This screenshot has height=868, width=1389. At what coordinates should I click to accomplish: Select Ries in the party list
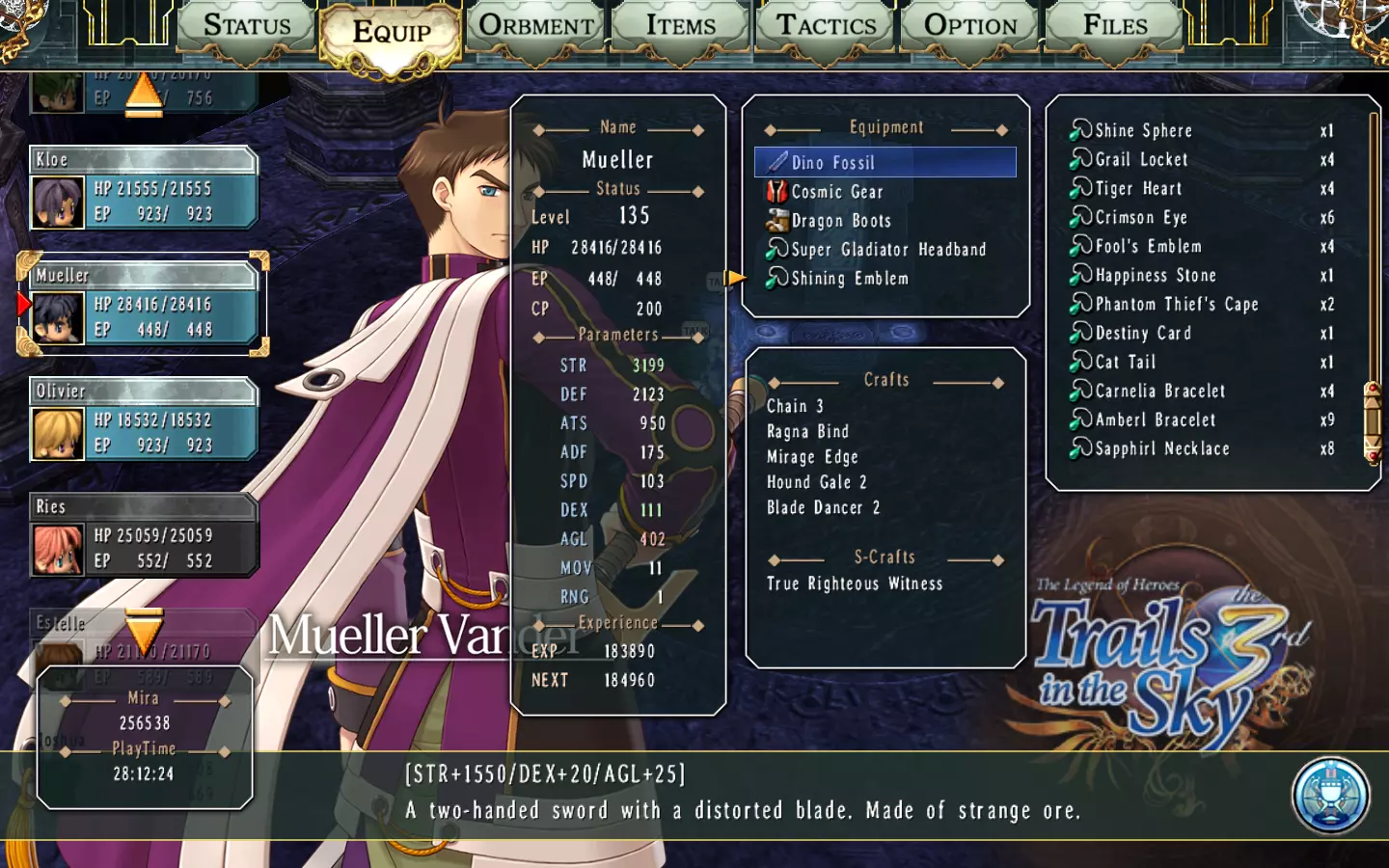[x=144, y=535]
